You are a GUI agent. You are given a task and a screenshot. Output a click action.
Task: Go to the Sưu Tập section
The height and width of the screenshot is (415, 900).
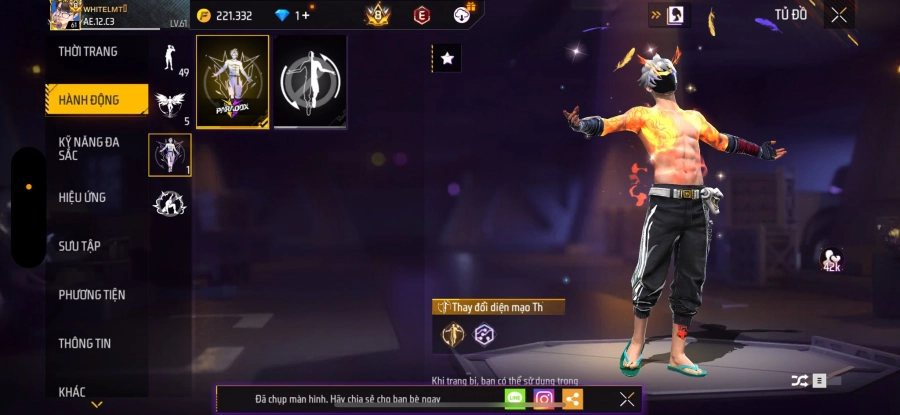point(79,246)
